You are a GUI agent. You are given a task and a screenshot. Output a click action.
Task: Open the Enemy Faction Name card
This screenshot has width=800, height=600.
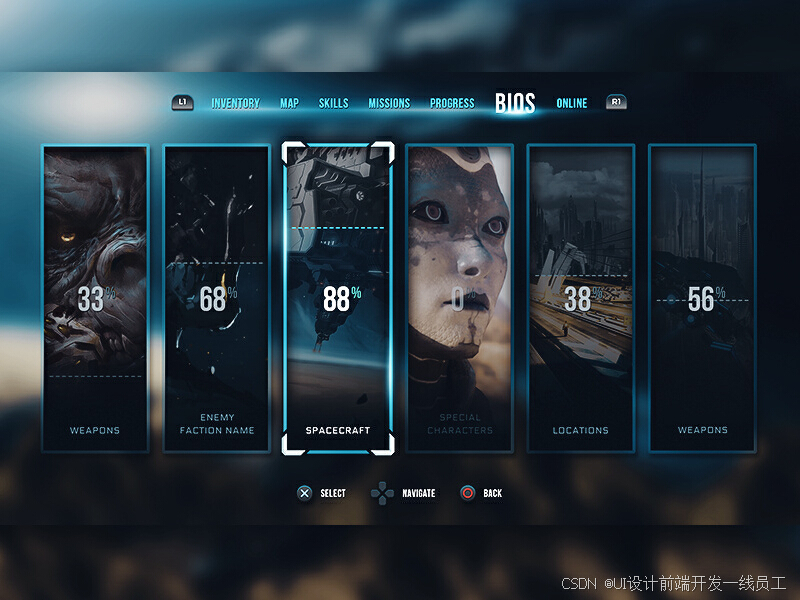pyautogui.click(x=217, y=298)
